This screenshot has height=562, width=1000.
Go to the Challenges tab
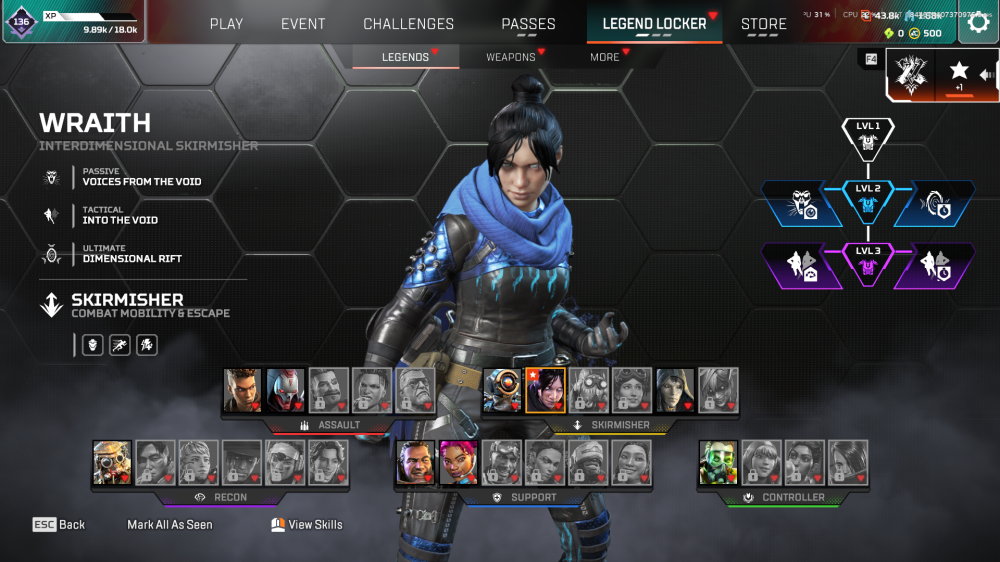click(x=408, y=24)
